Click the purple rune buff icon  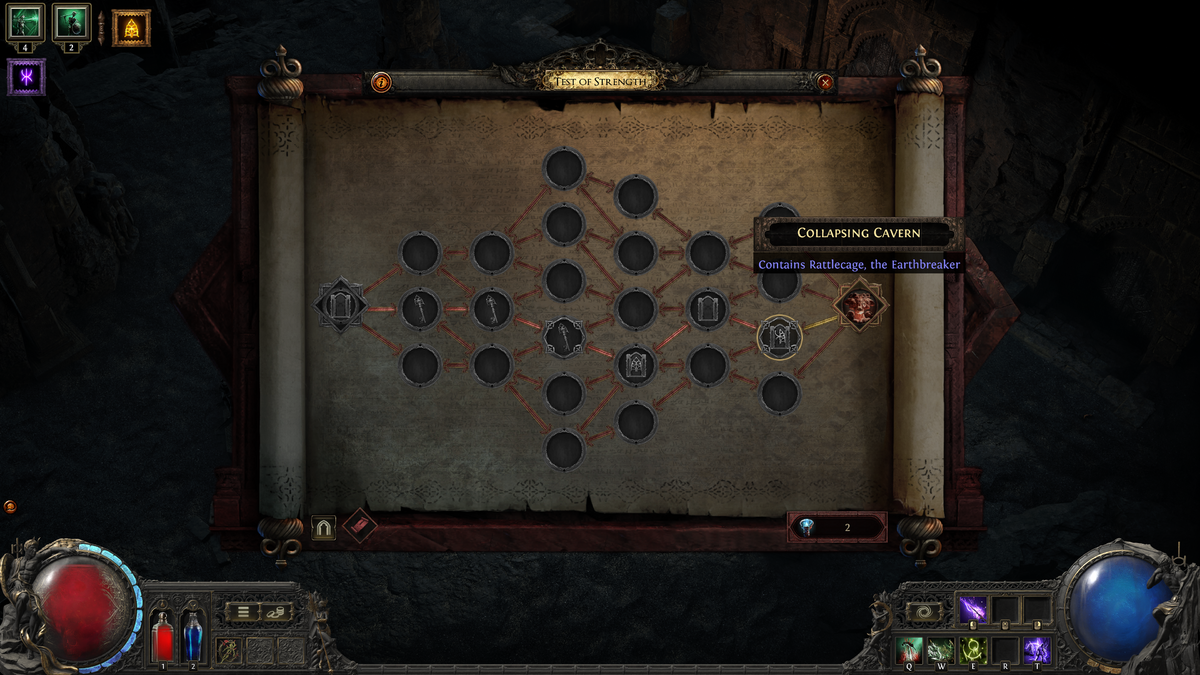click(26, 77)
